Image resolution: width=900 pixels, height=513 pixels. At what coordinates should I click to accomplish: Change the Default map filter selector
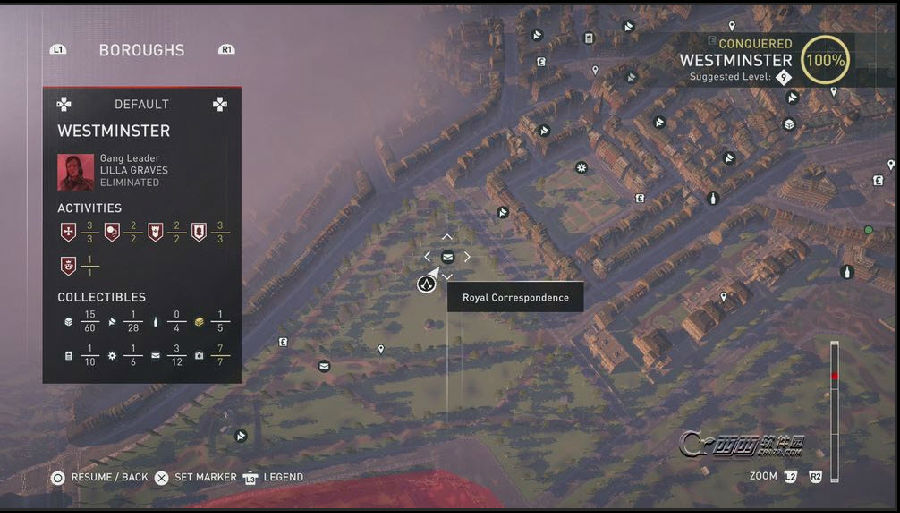(x=141, y=104)
